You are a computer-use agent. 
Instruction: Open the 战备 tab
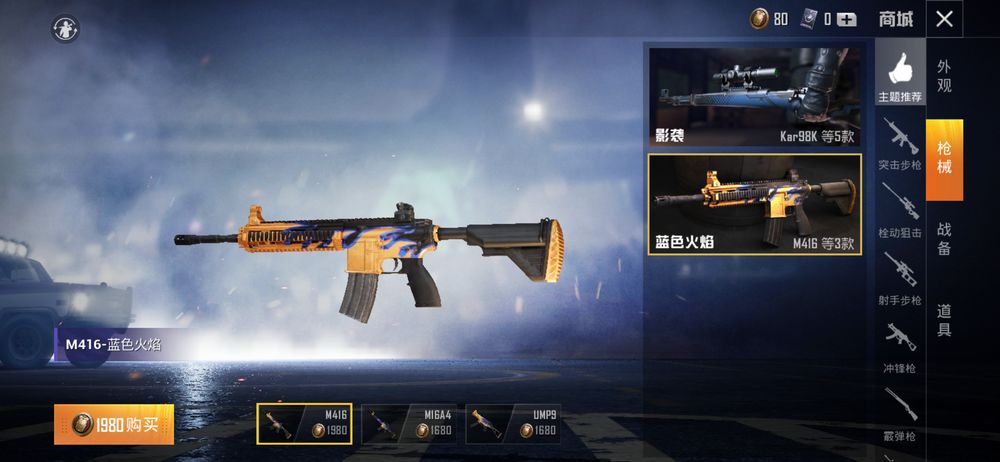[x=944, y=238]
